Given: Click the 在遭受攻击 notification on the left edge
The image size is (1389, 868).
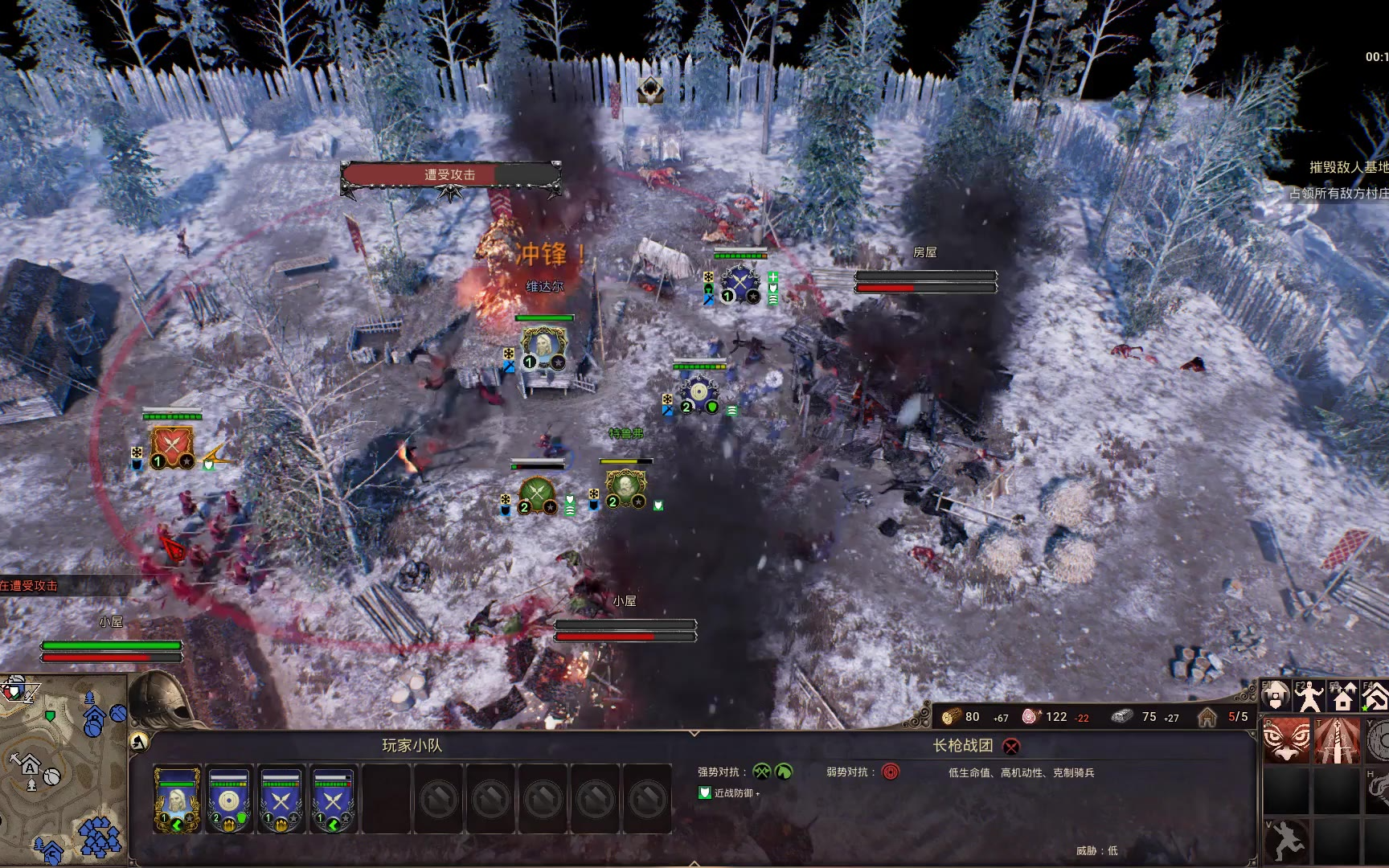Looking at the screenshot, I should pyautogui.click(x=31, y=586).
